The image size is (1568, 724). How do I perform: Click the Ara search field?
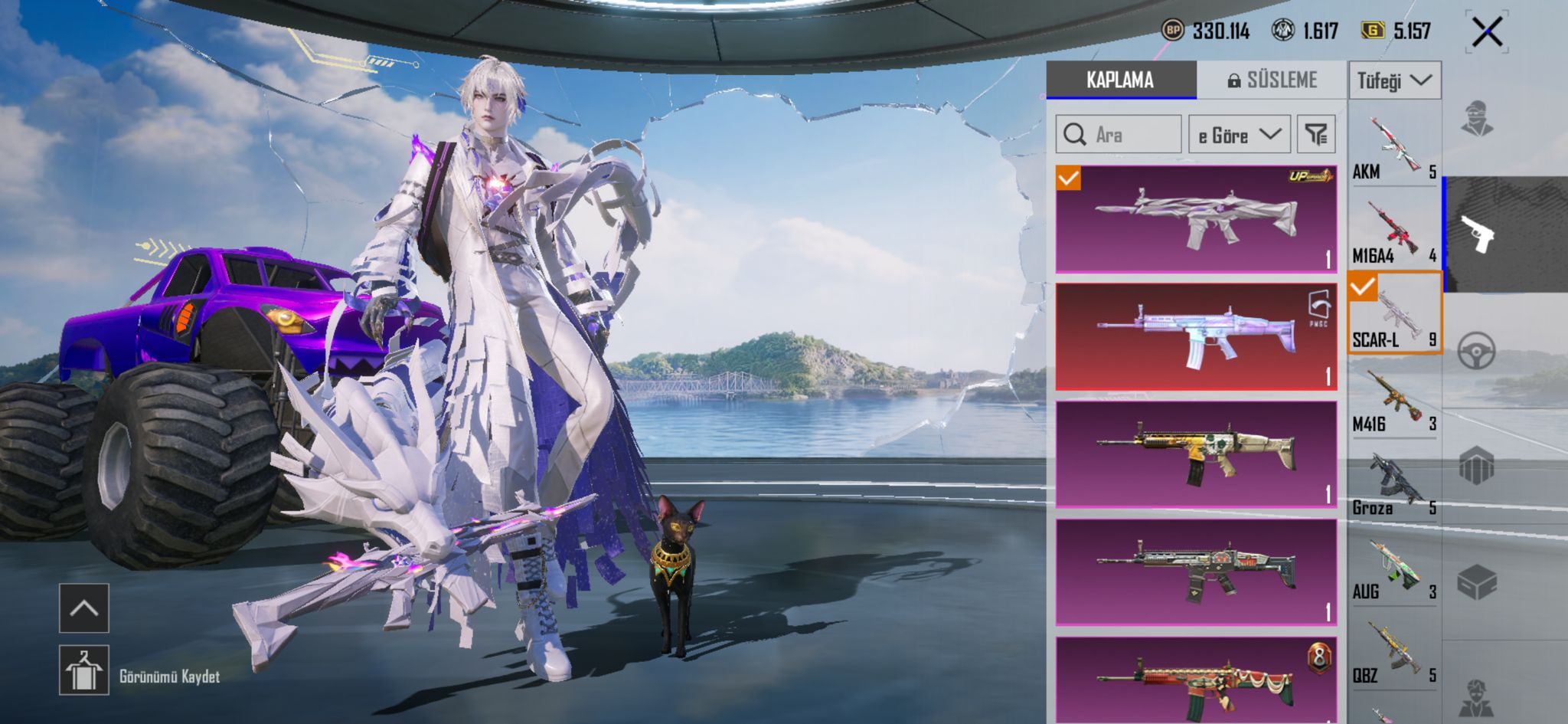(1119, 135)
